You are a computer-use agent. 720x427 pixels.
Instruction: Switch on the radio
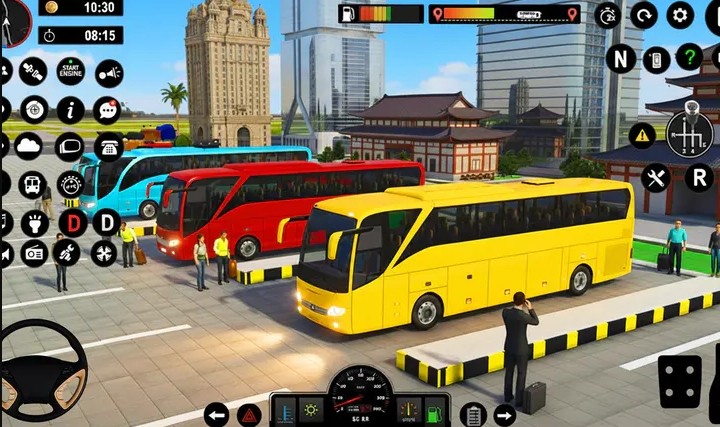tap(34, 254)
